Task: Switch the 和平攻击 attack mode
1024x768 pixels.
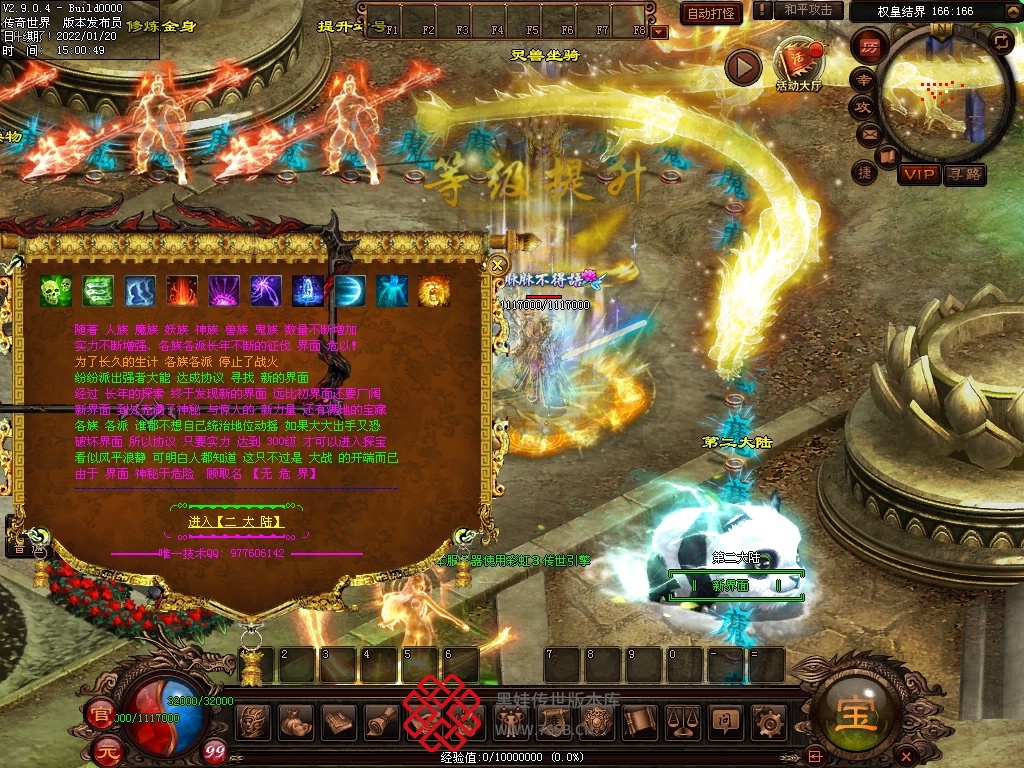Action: click(808, 10)
